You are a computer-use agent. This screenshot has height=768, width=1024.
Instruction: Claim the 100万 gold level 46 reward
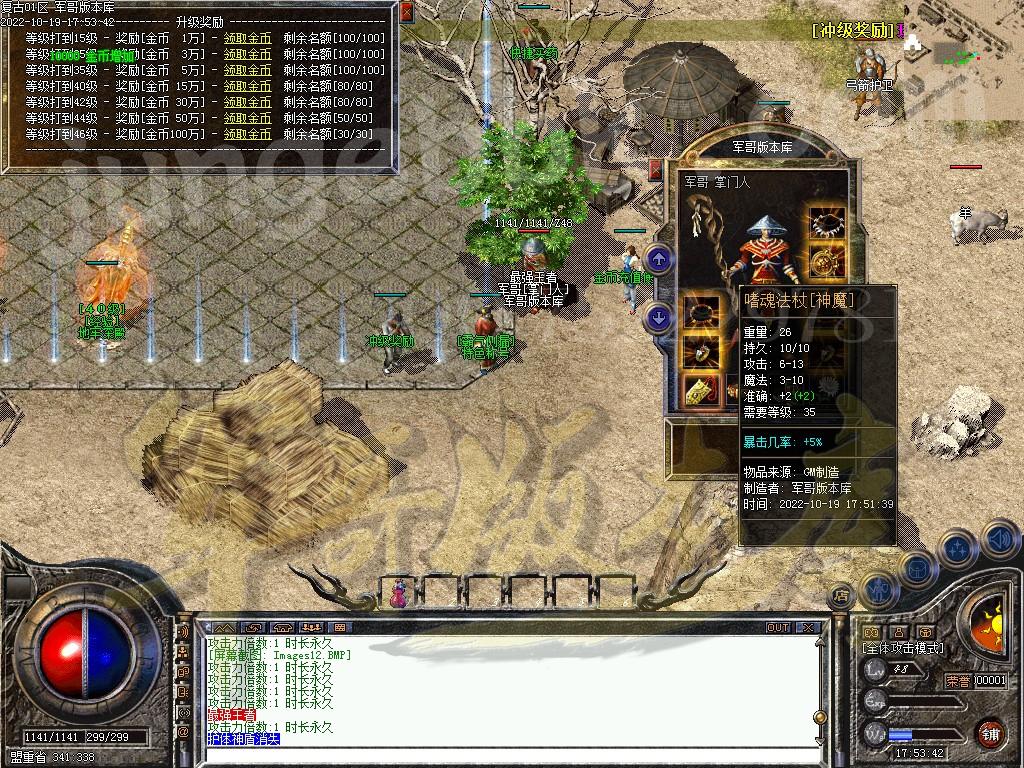pos(247,134)
